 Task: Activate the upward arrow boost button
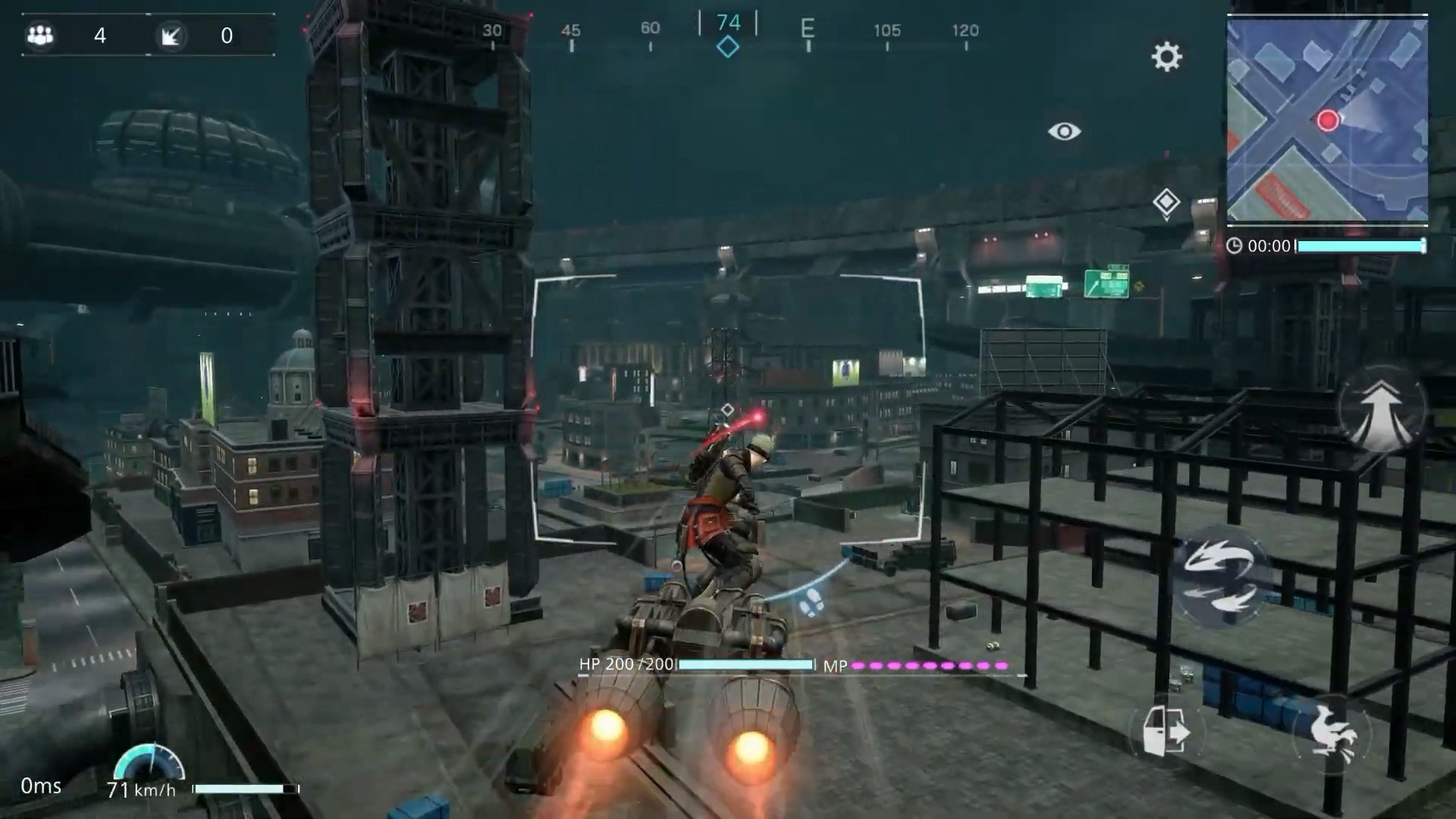(x=1380, y=410)
